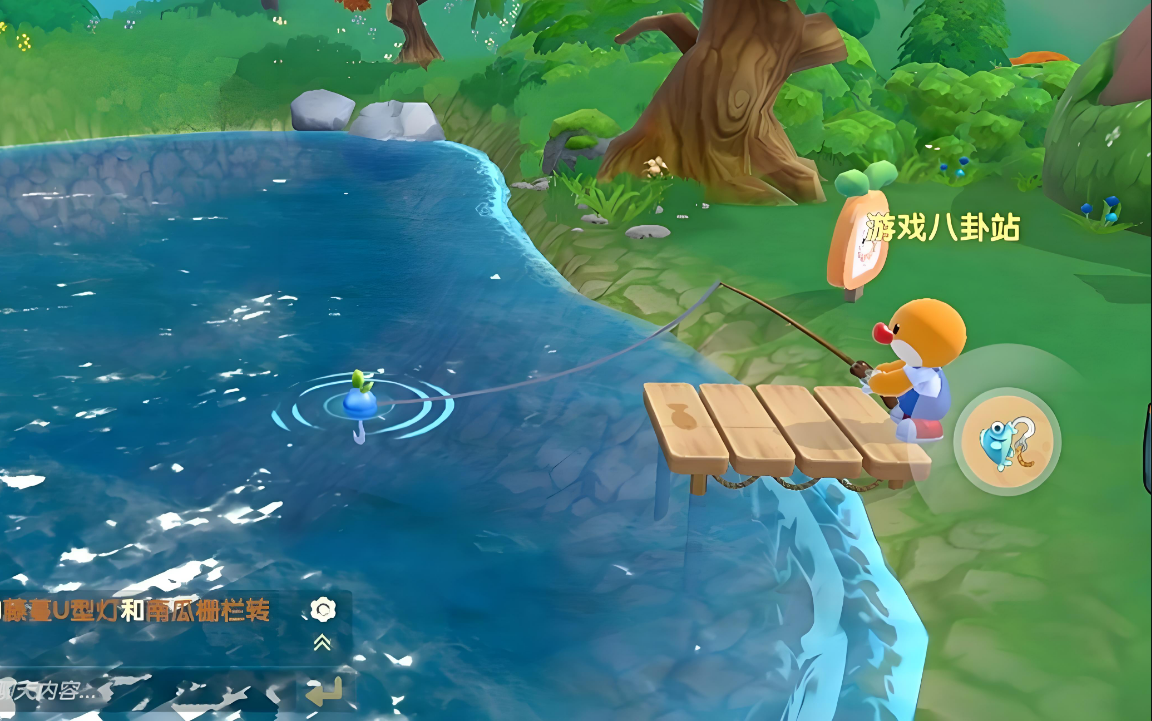Focus the chat message input box
The height and width of the screenshot is (721, 1152).
pos(140,691)
